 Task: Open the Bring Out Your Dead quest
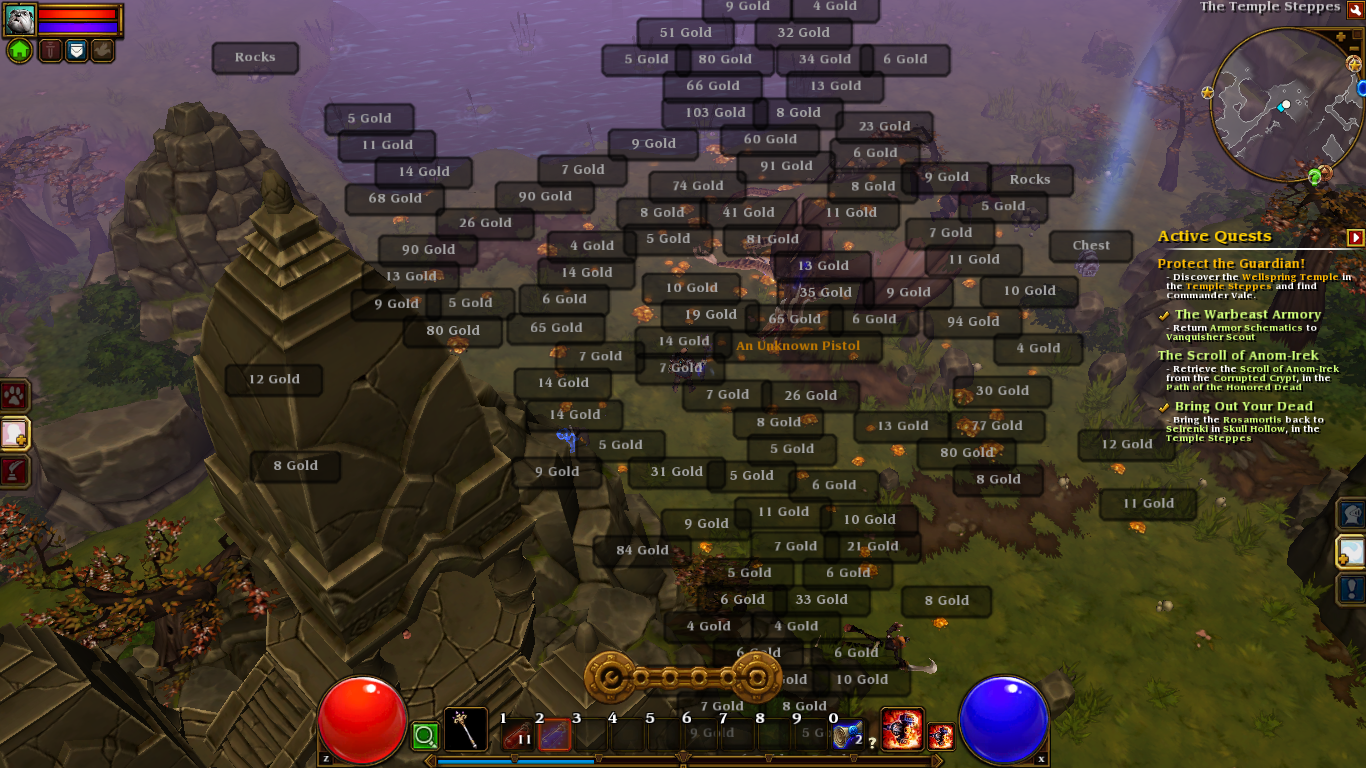[1243, 406]
